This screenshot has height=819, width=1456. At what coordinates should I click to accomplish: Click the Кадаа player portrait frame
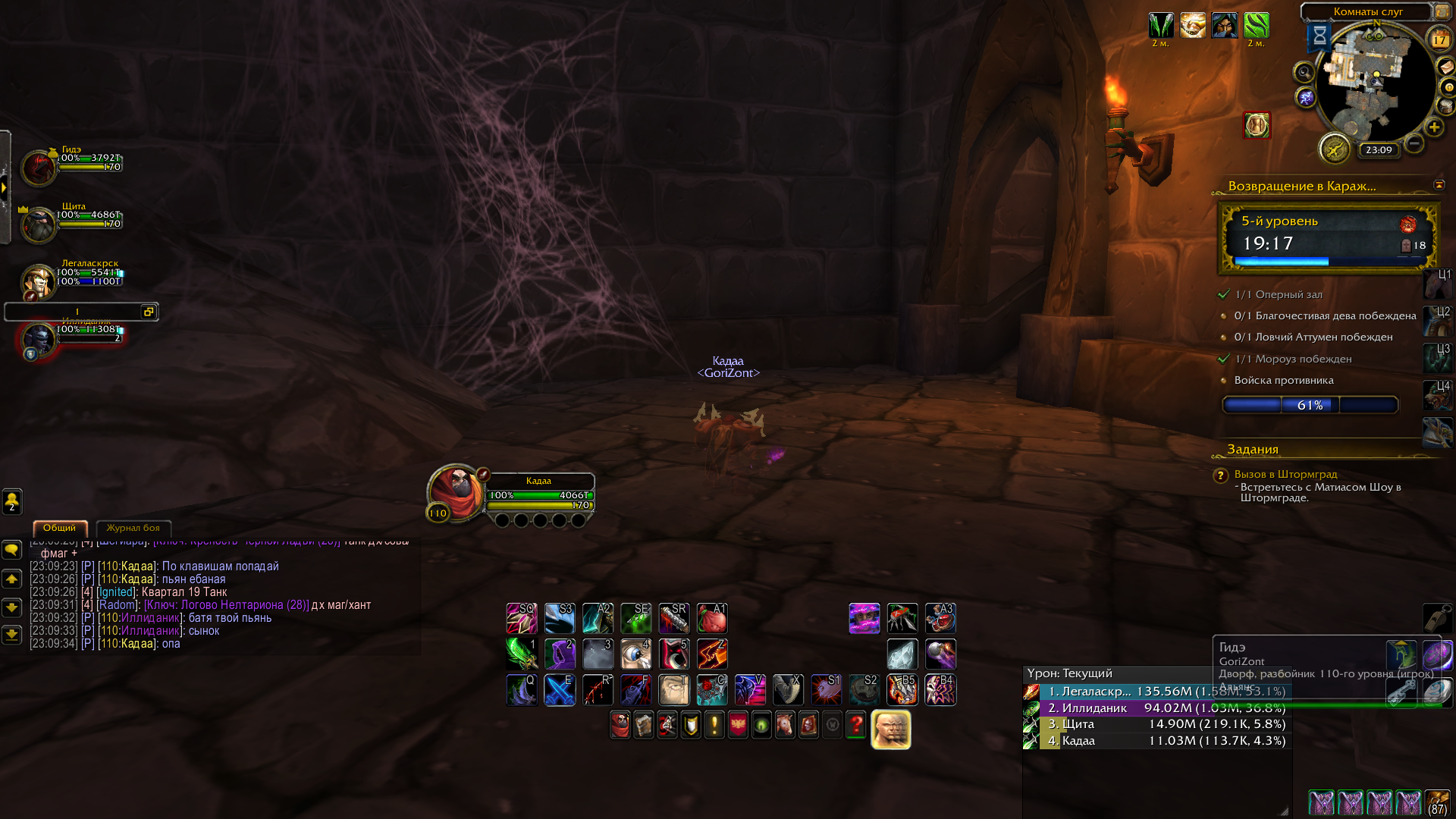(x=455, y=491)
